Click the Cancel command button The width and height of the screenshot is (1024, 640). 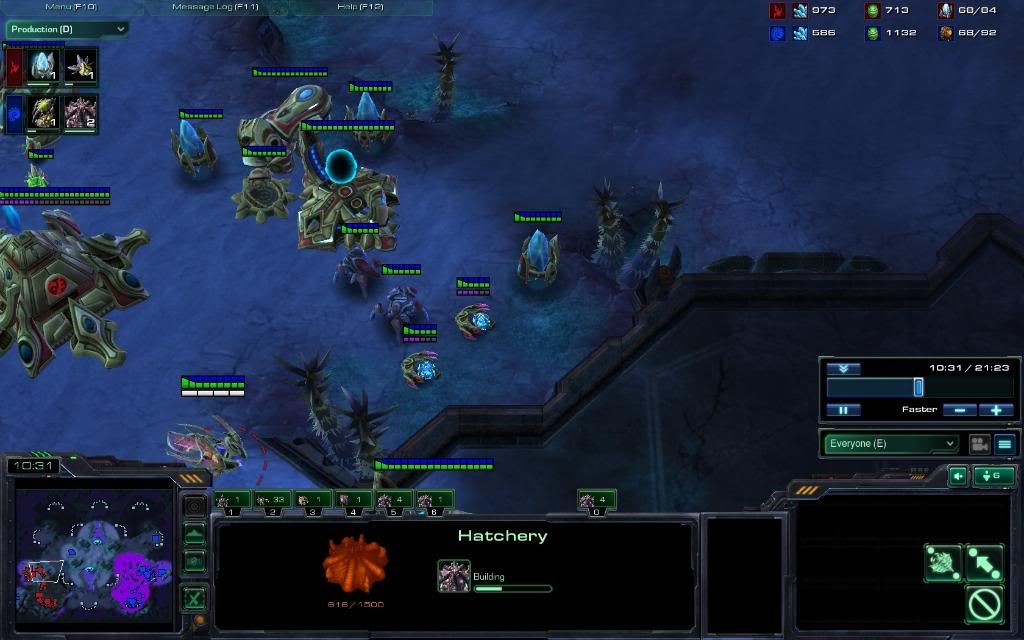click(x=985, y=604)
